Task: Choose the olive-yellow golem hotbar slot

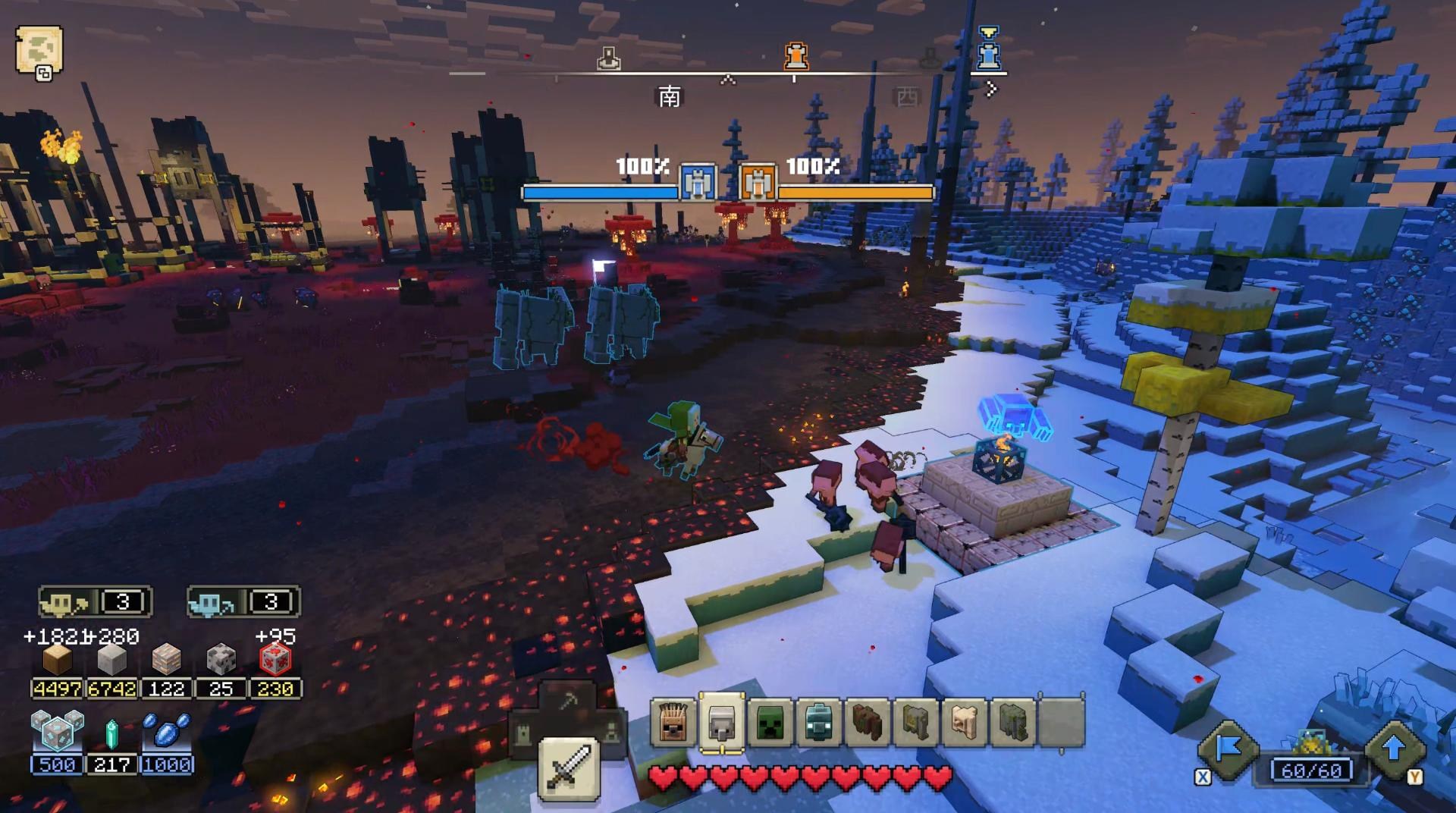Action: tap(916, 723)
